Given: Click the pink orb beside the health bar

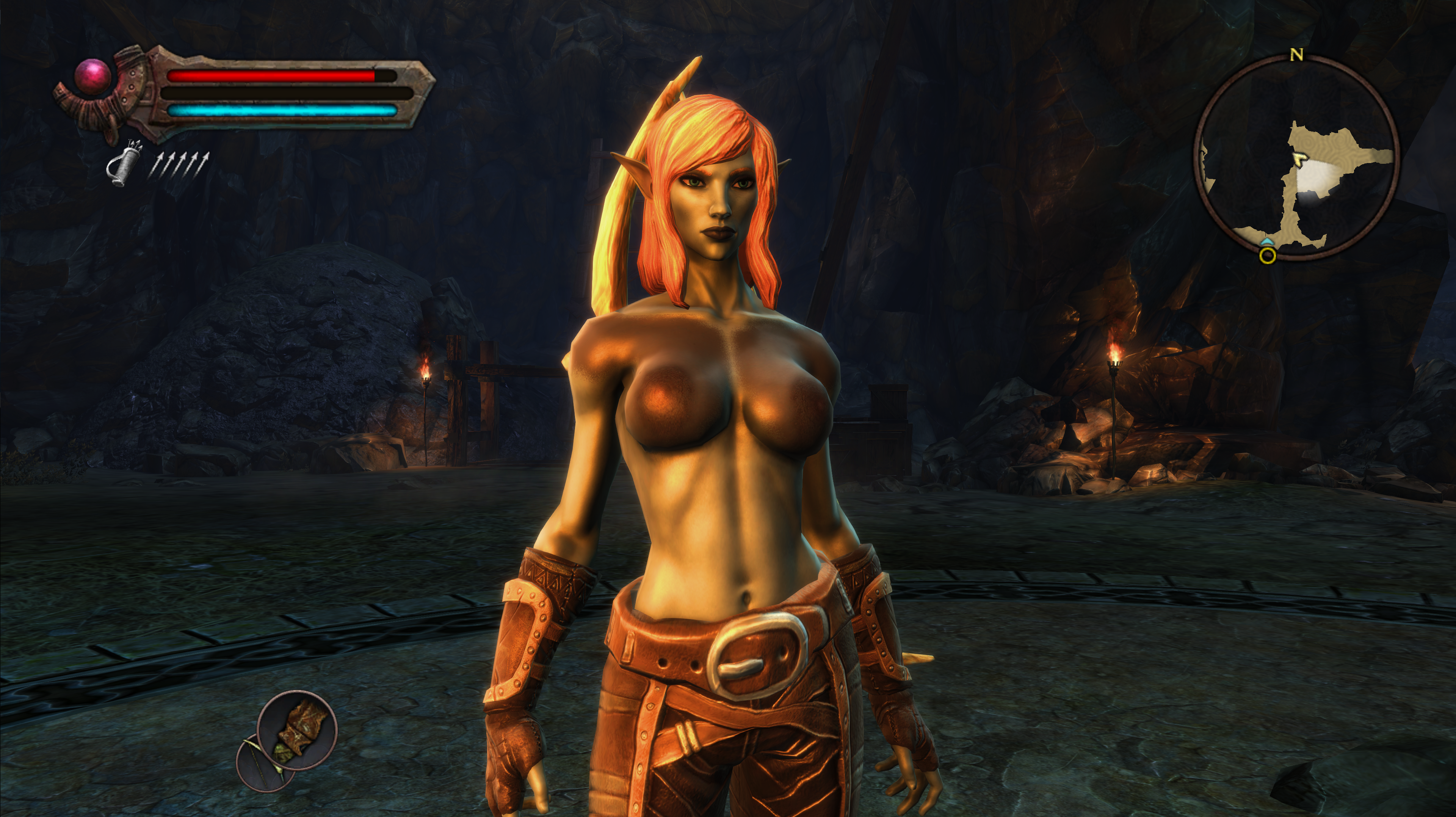Looking at the screenshot, I should point(93,76).
